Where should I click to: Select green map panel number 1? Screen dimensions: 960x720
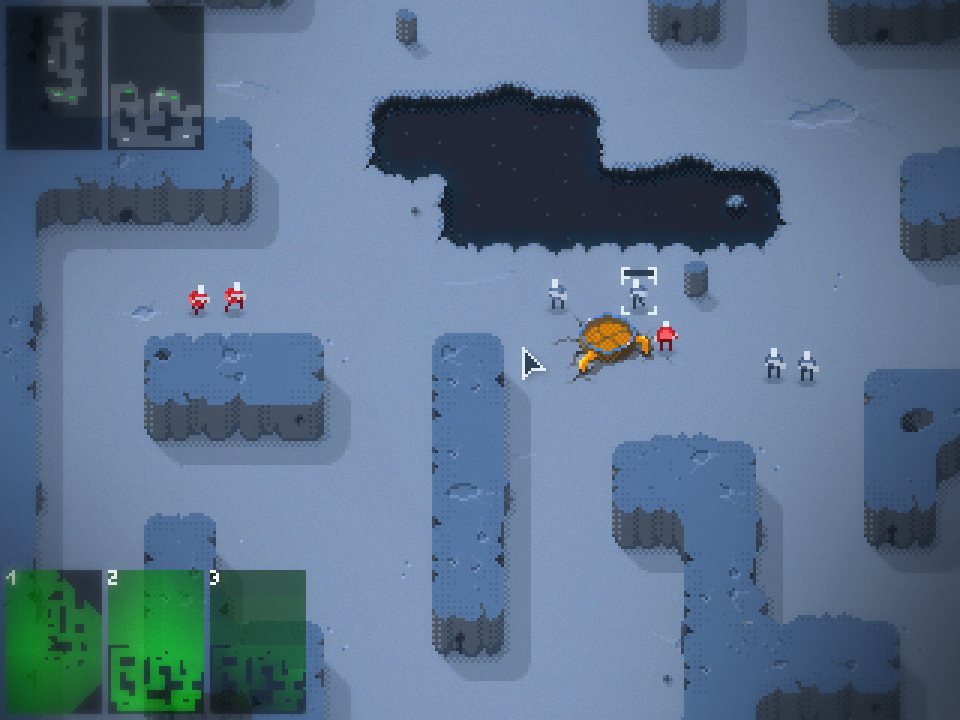click(x=54, y=640)
